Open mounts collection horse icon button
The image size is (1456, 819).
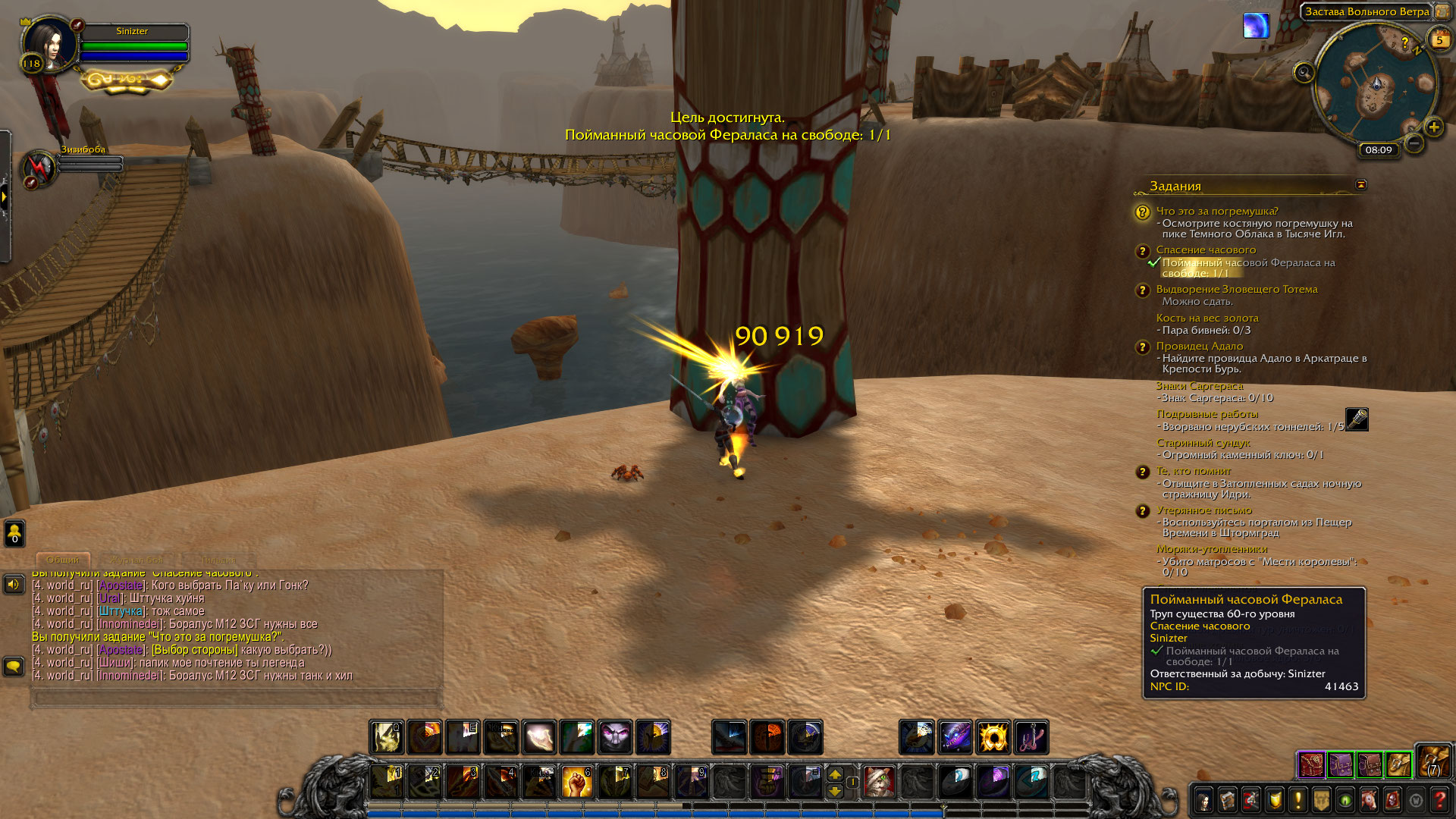click(x=1370, y=800)
